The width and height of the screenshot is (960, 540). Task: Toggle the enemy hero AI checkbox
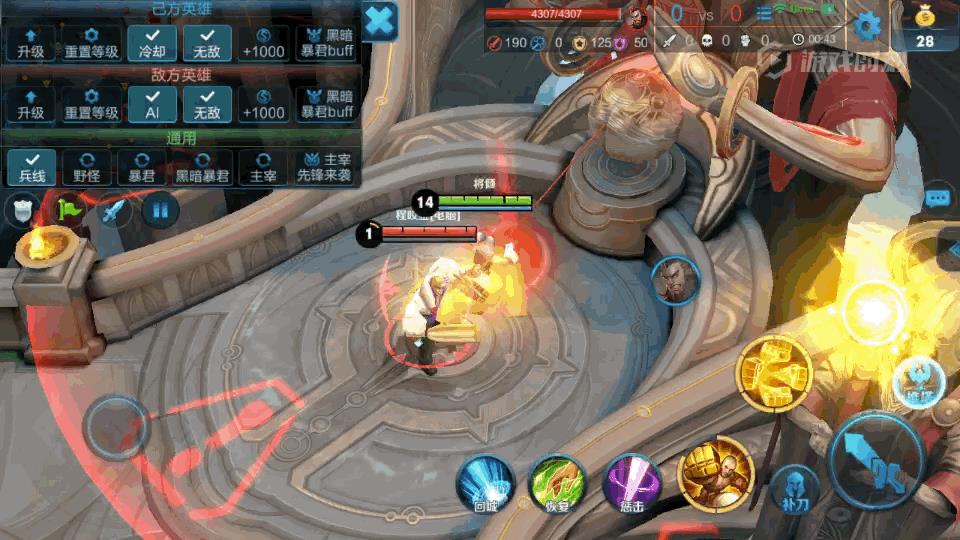(152, 104)
